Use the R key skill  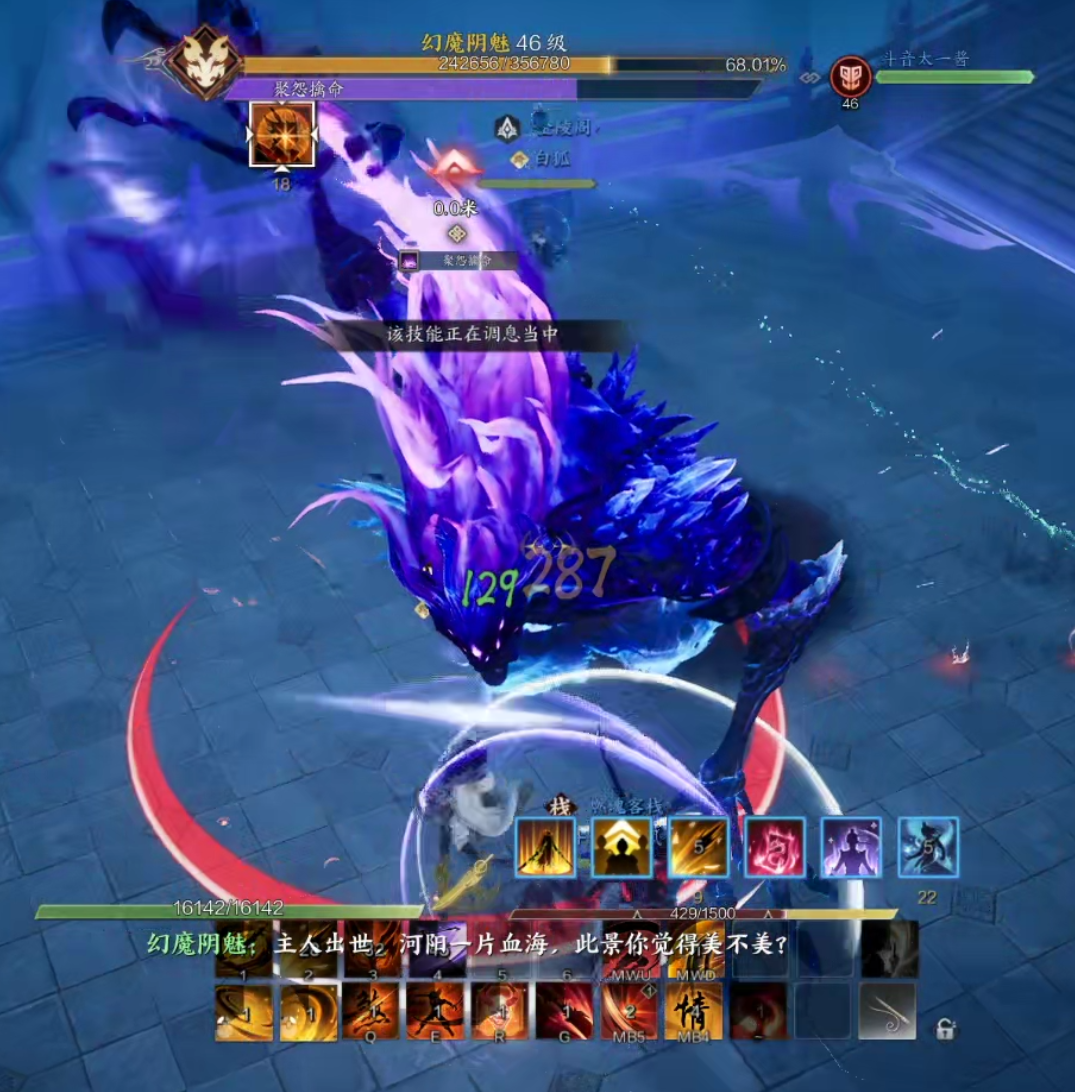[x=500, y=1011]
